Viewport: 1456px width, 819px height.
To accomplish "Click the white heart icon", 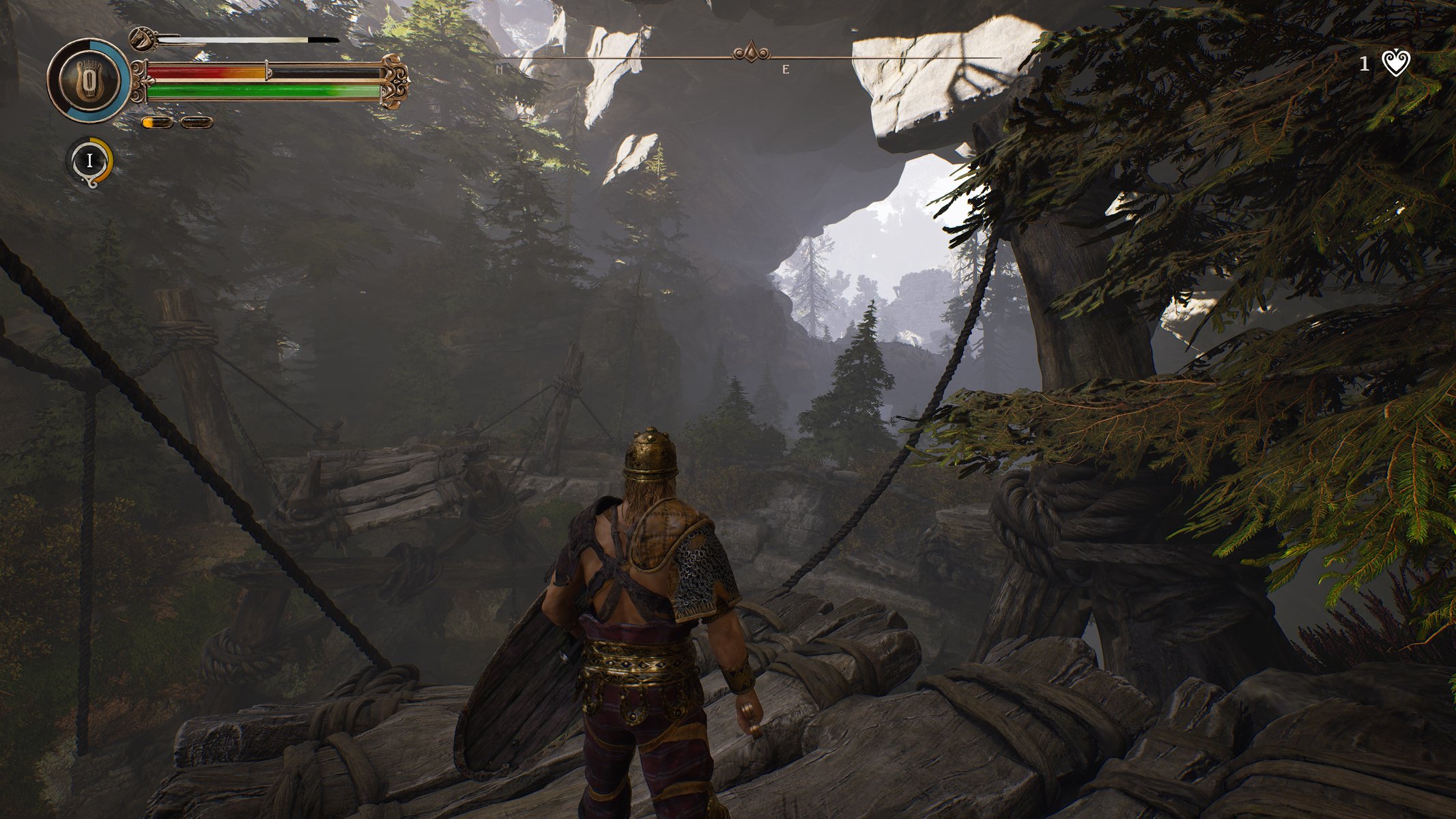I will (x=1396, y=64).
